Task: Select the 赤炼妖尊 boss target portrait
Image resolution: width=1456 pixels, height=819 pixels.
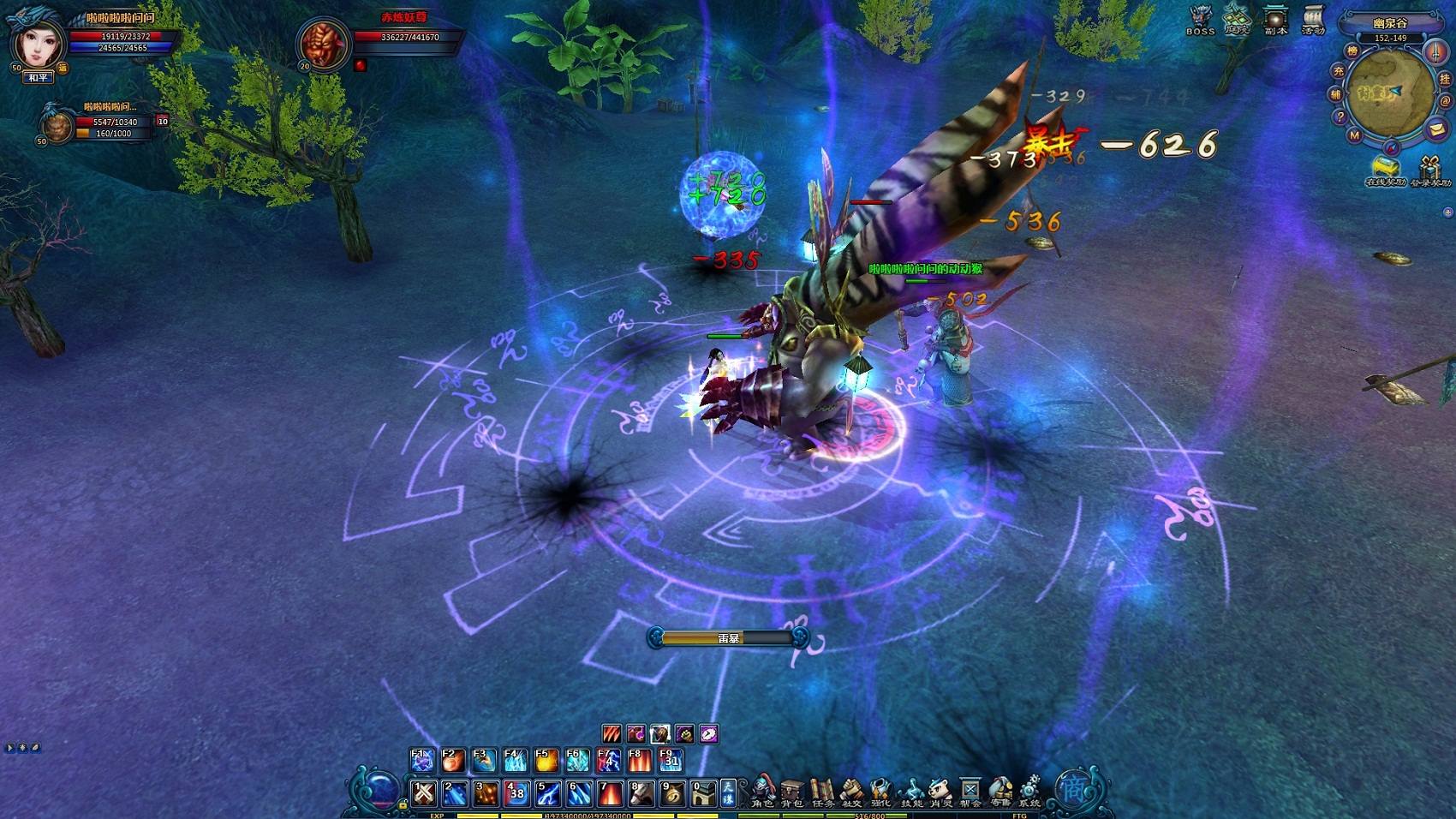Action: [x=325, y=42]
